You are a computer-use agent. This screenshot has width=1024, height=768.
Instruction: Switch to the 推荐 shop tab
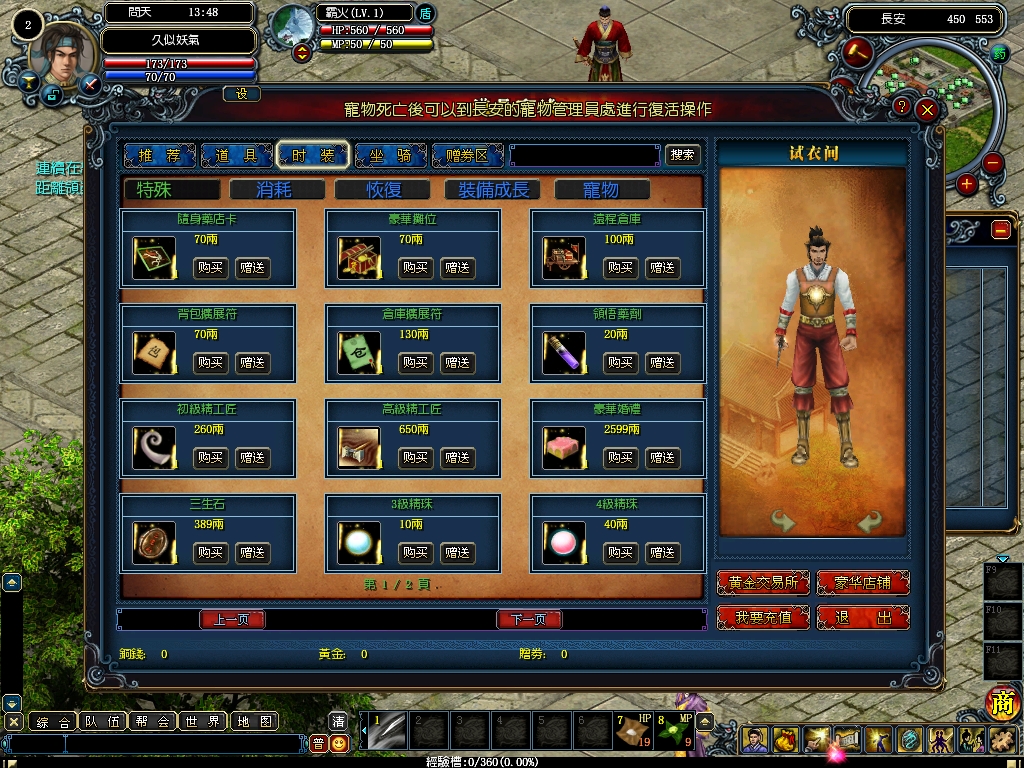pyautogui.click(x=158, y=155)
